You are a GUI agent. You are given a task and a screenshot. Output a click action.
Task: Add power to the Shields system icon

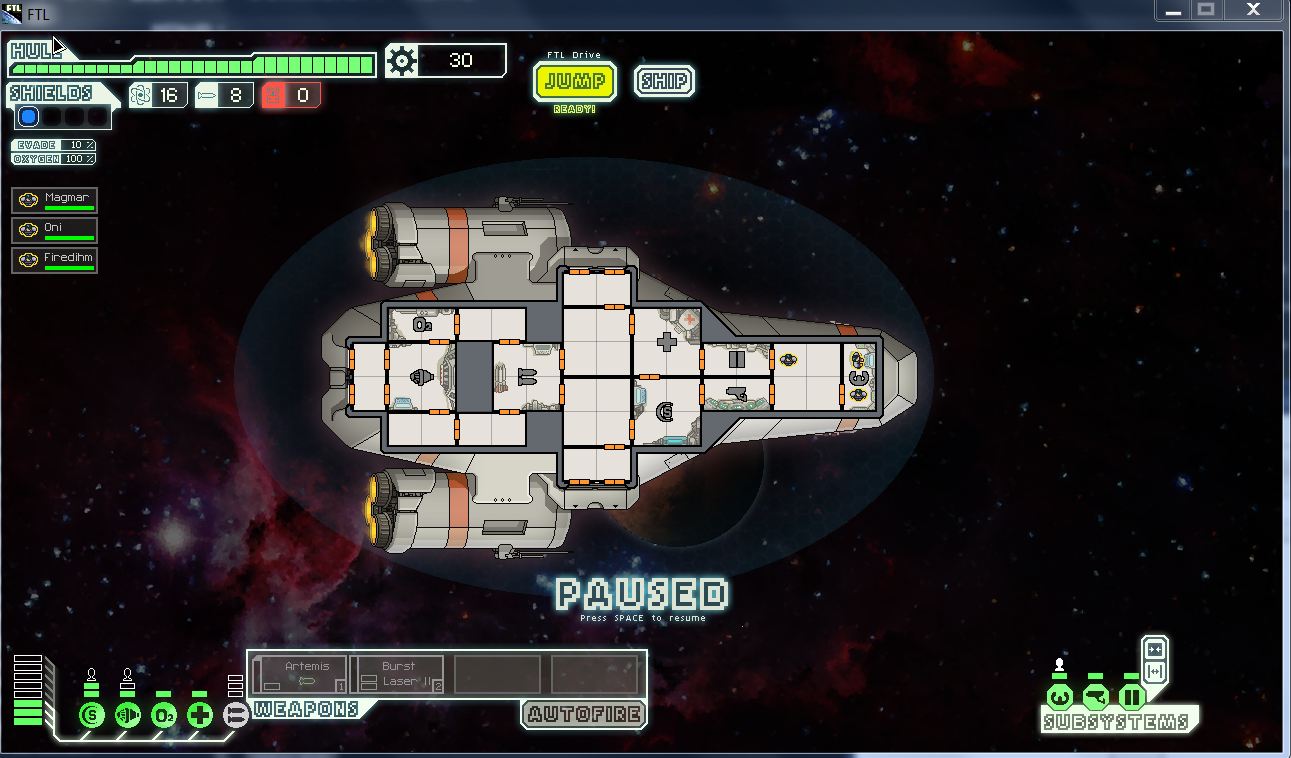(91, 715)
